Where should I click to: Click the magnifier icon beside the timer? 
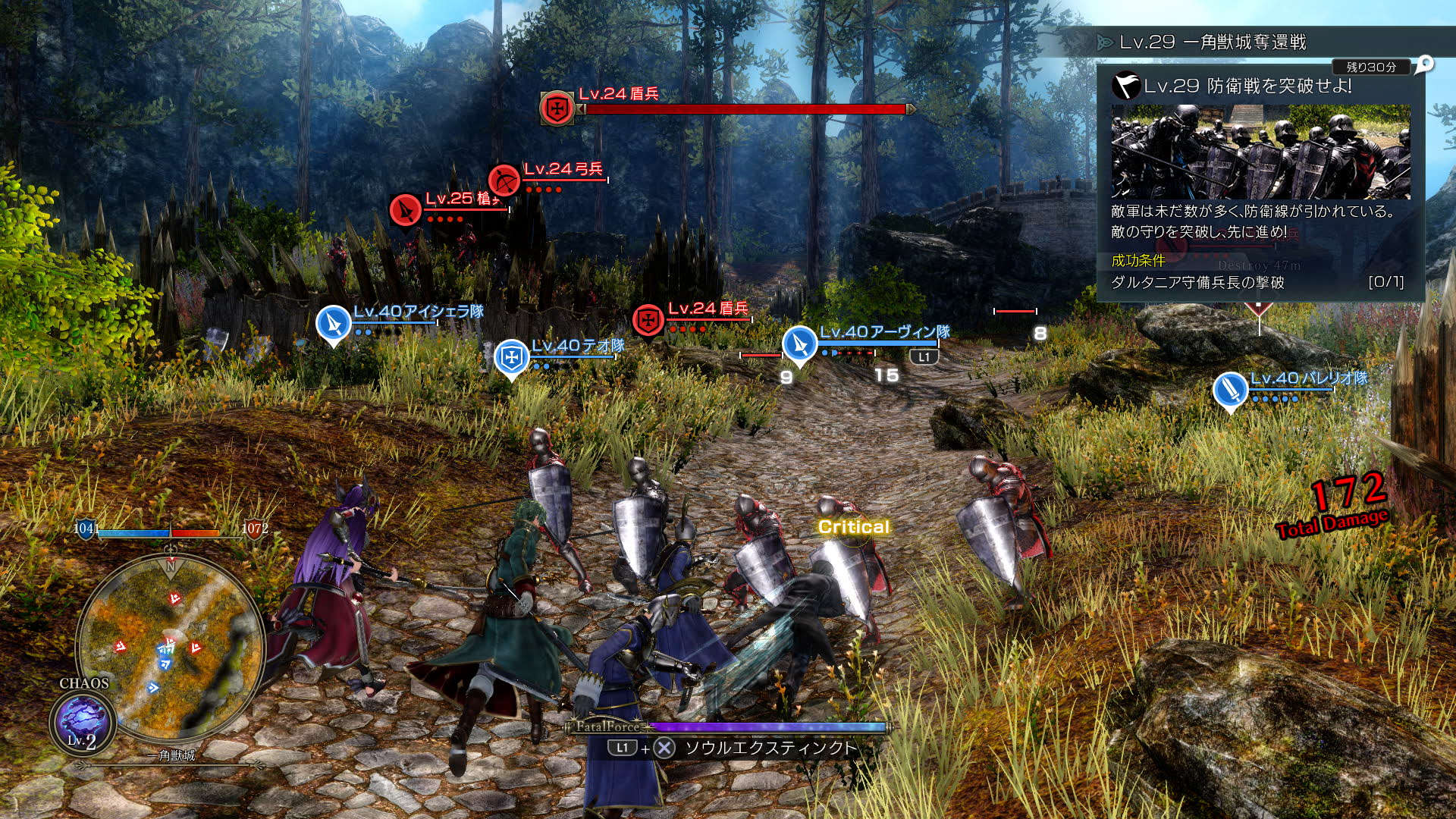point(1425,64)
